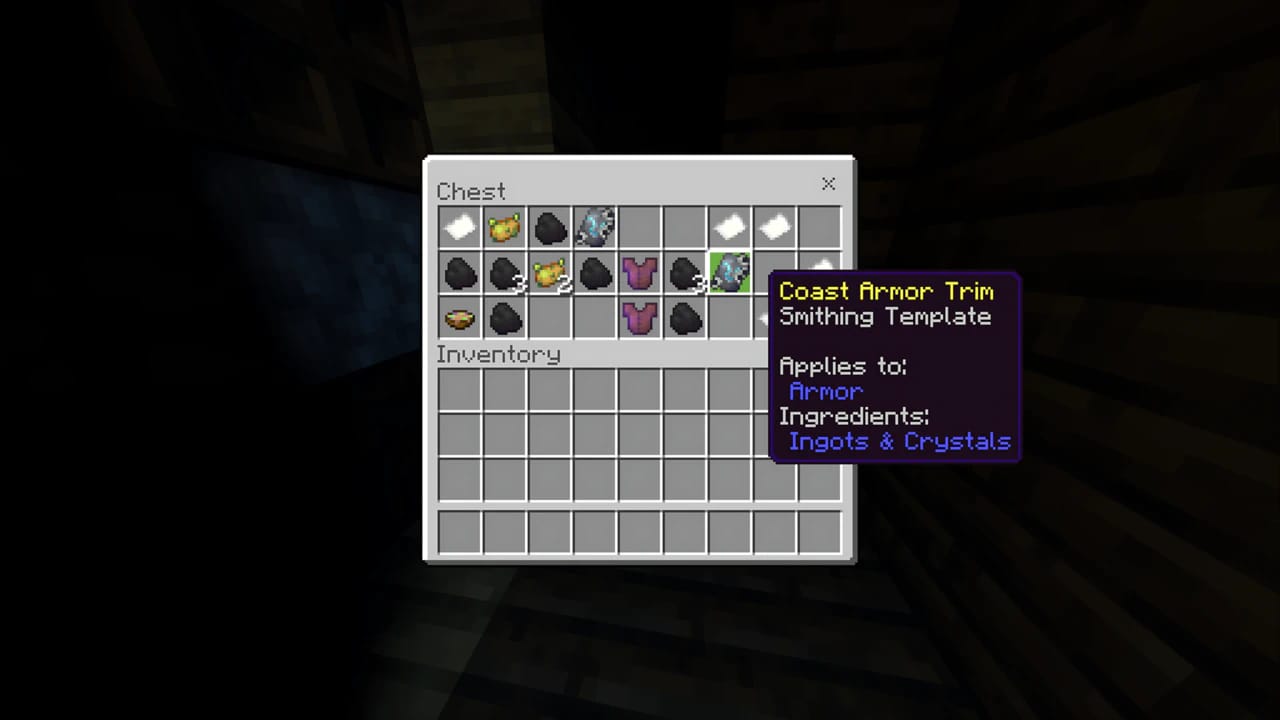Take the purple leather tunic
Viewport: 1280px width, 720px height.
pyautogui.click(x=640, y=272)
